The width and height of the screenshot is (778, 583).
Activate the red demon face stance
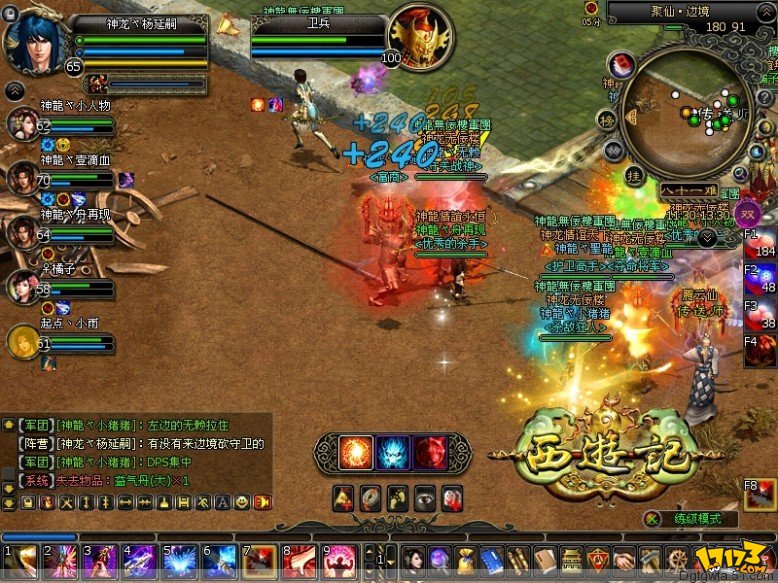point(430,452)
